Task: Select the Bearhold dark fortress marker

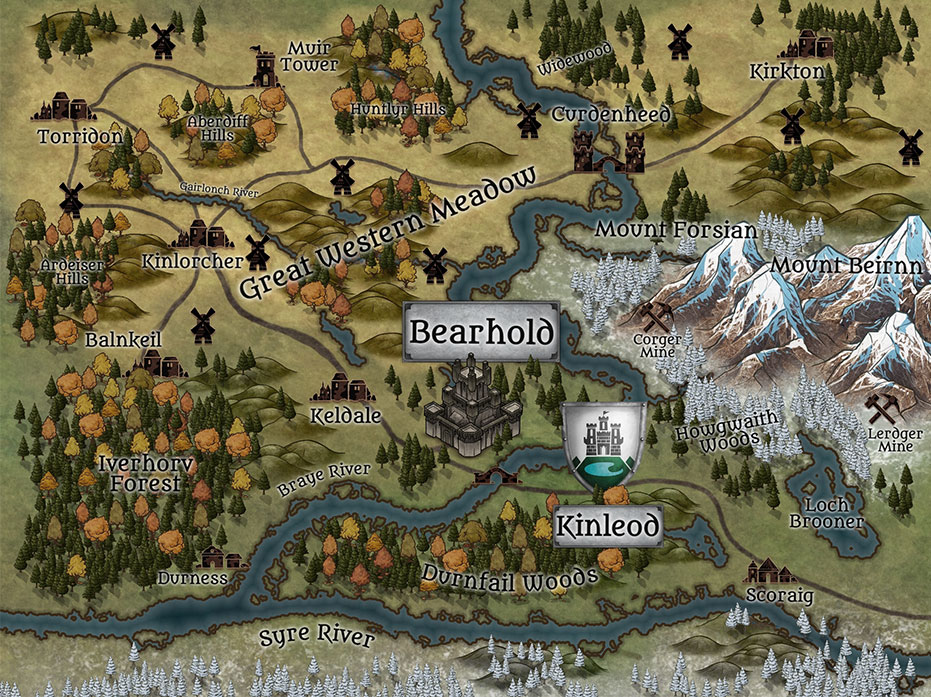Action: tap(472, 406)
